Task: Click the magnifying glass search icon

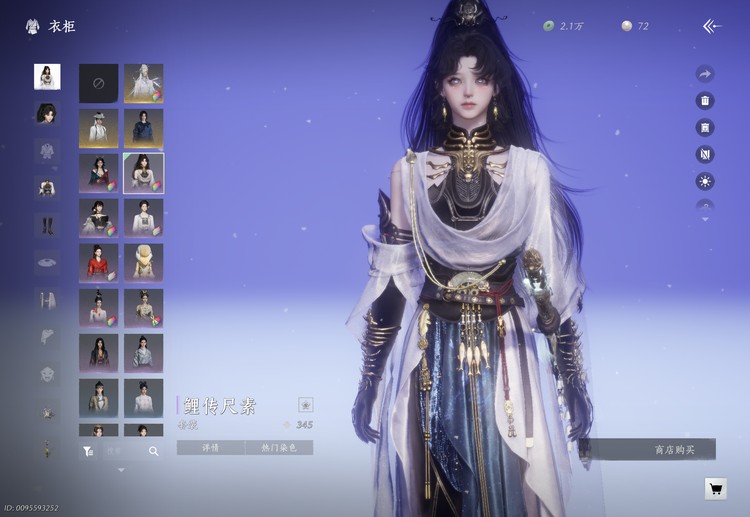Action: (154, 451)
